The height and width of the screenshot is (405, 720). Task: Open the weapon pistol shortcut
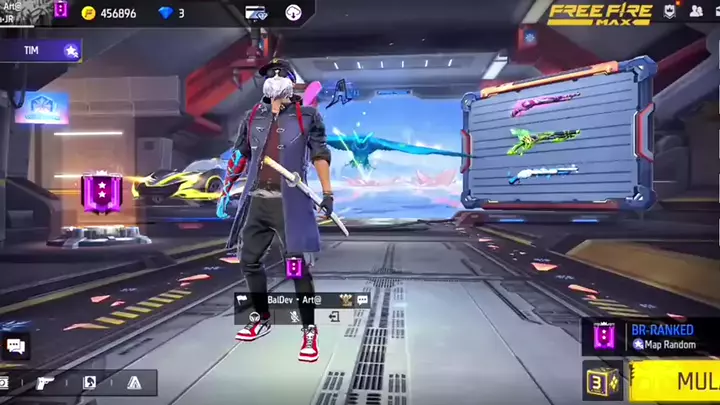coord(45,382)
